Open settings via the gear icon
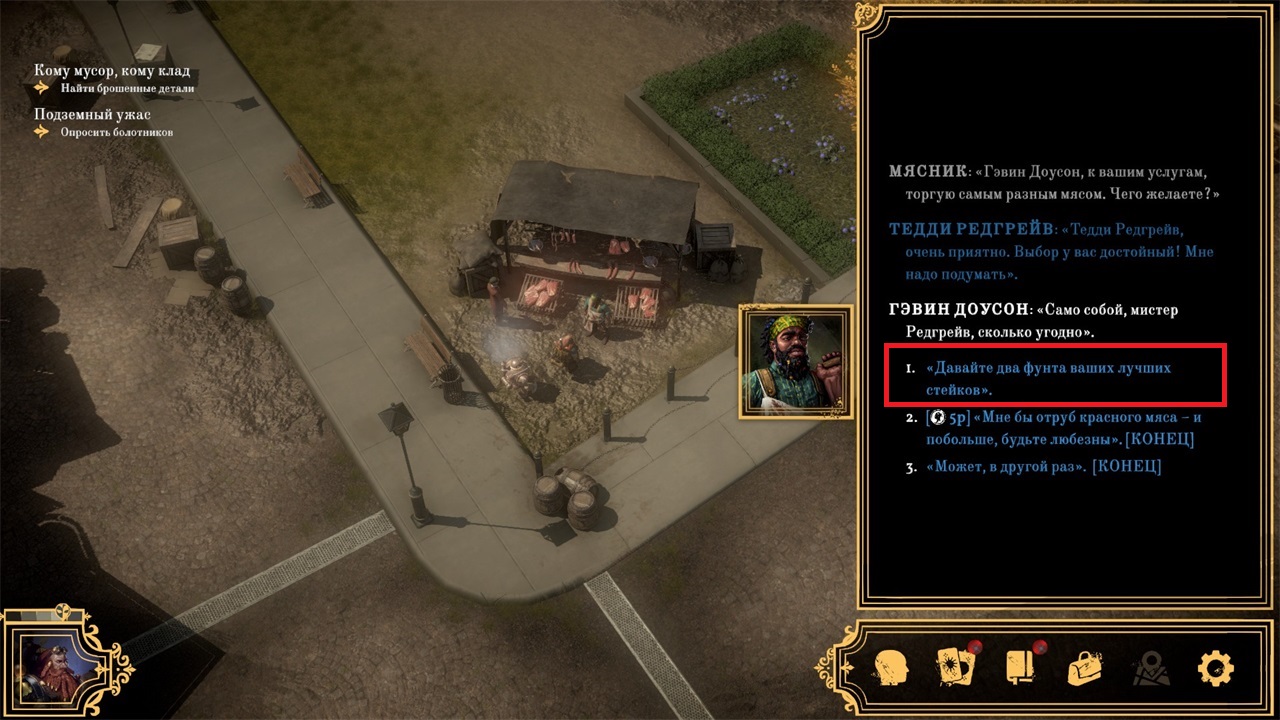The width and height of the screenshot is (1280, 720). [1216, 667]
